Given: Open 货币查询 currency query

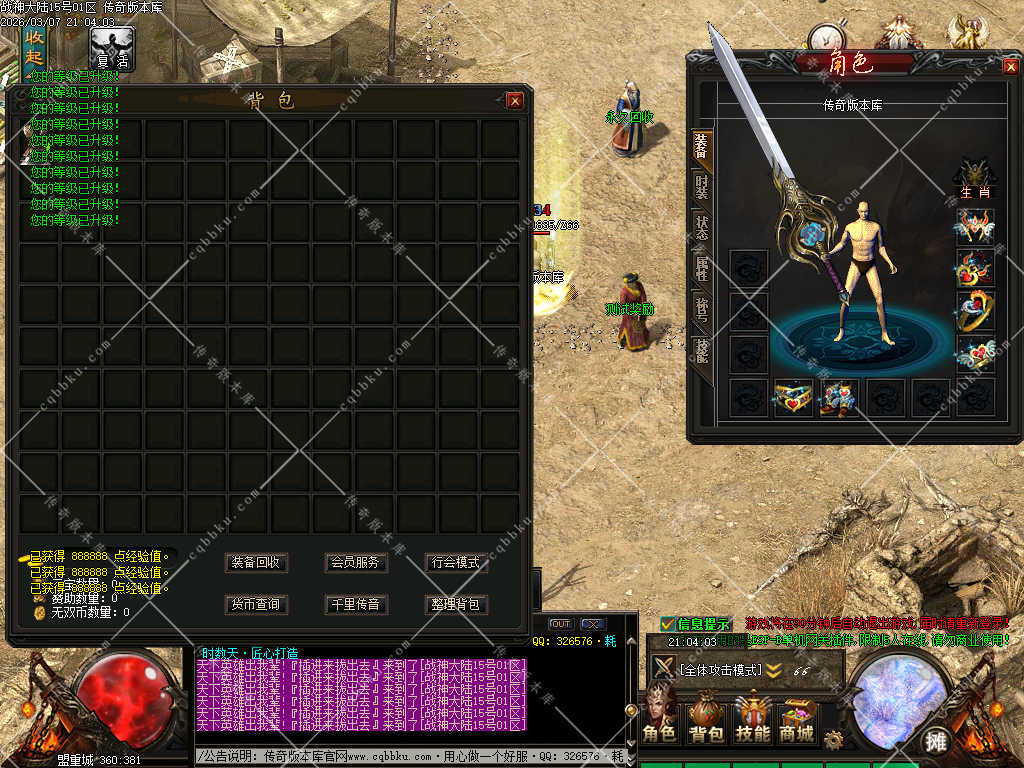Looking at the screenshot, I should (x=256, y=605).
